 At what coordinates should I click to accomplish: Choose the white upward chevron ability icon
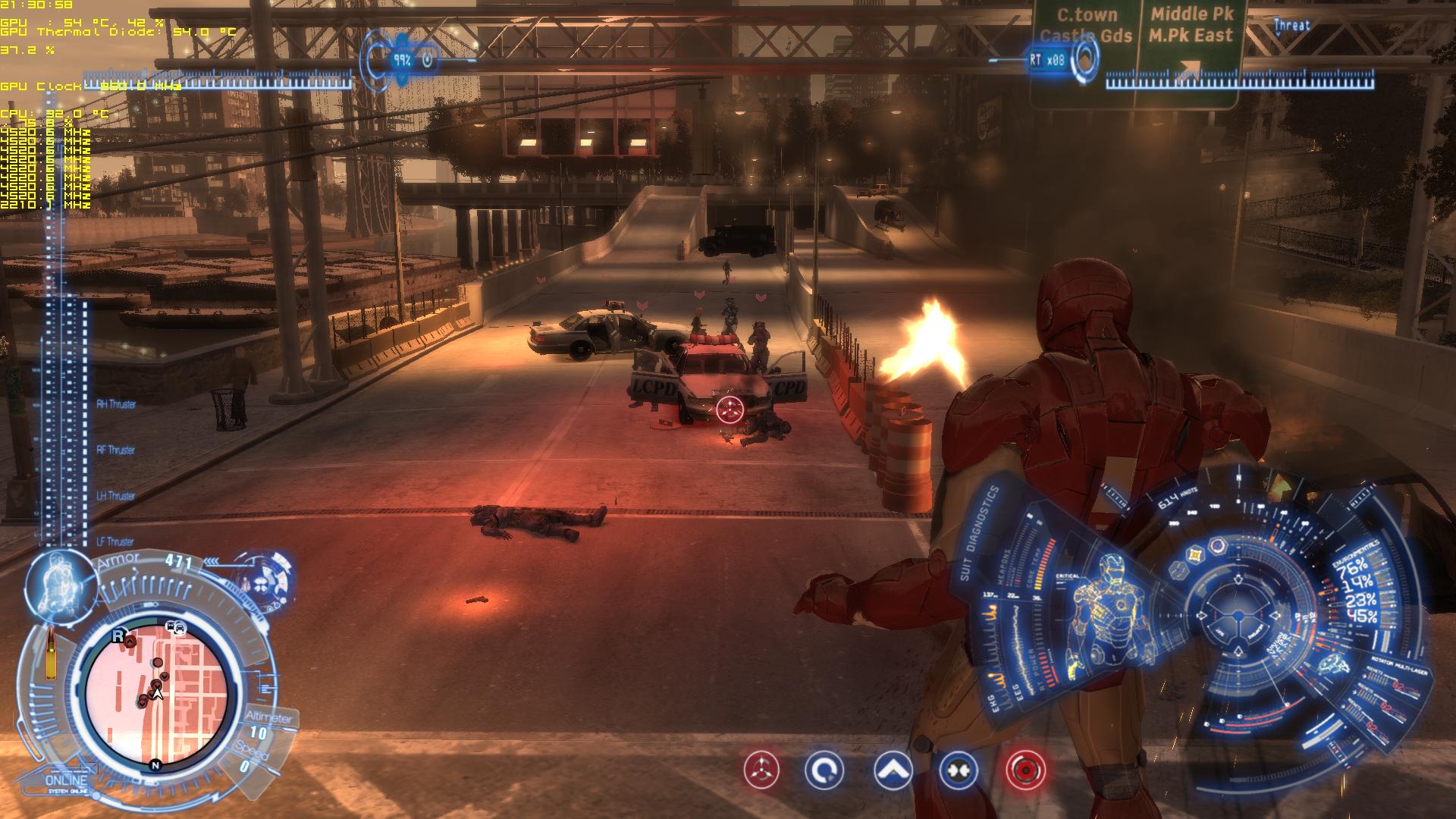[893, 770]
